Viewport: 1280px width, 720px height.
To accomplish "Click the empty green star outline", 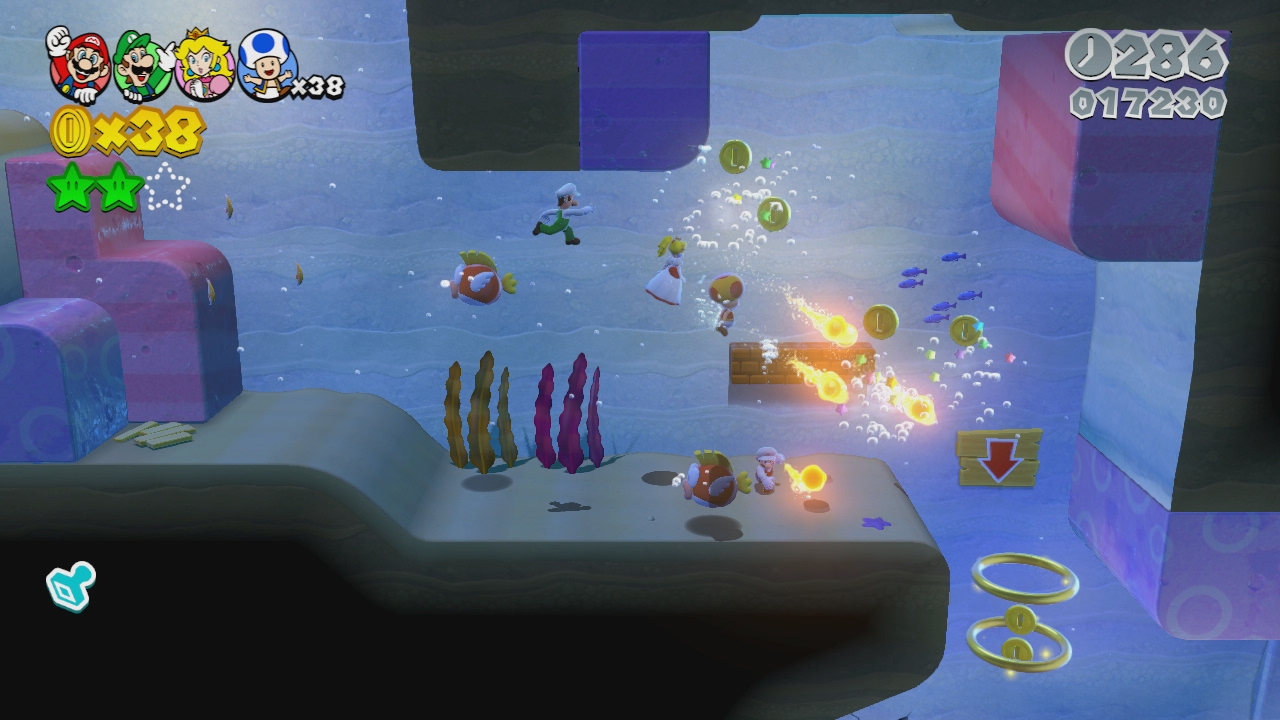I will pyautogui.click(x=167, y=187).
